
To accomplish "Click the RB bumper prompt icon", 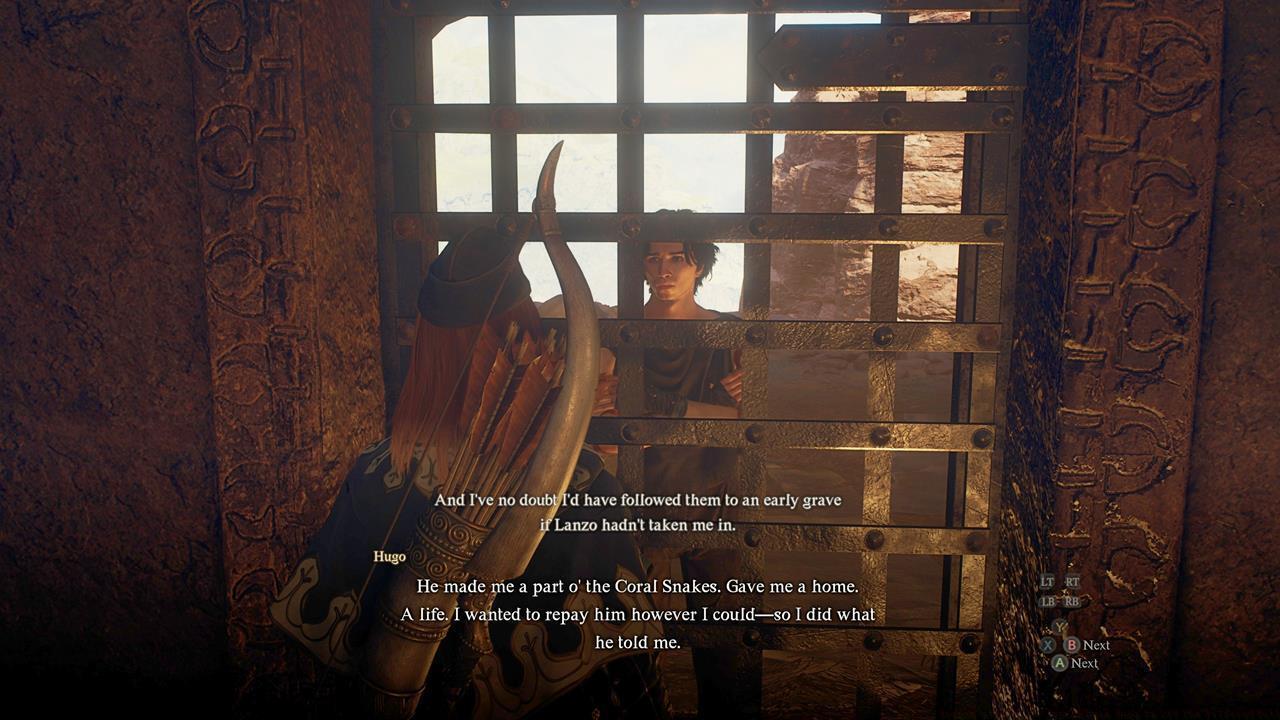I will [1072, 601].
